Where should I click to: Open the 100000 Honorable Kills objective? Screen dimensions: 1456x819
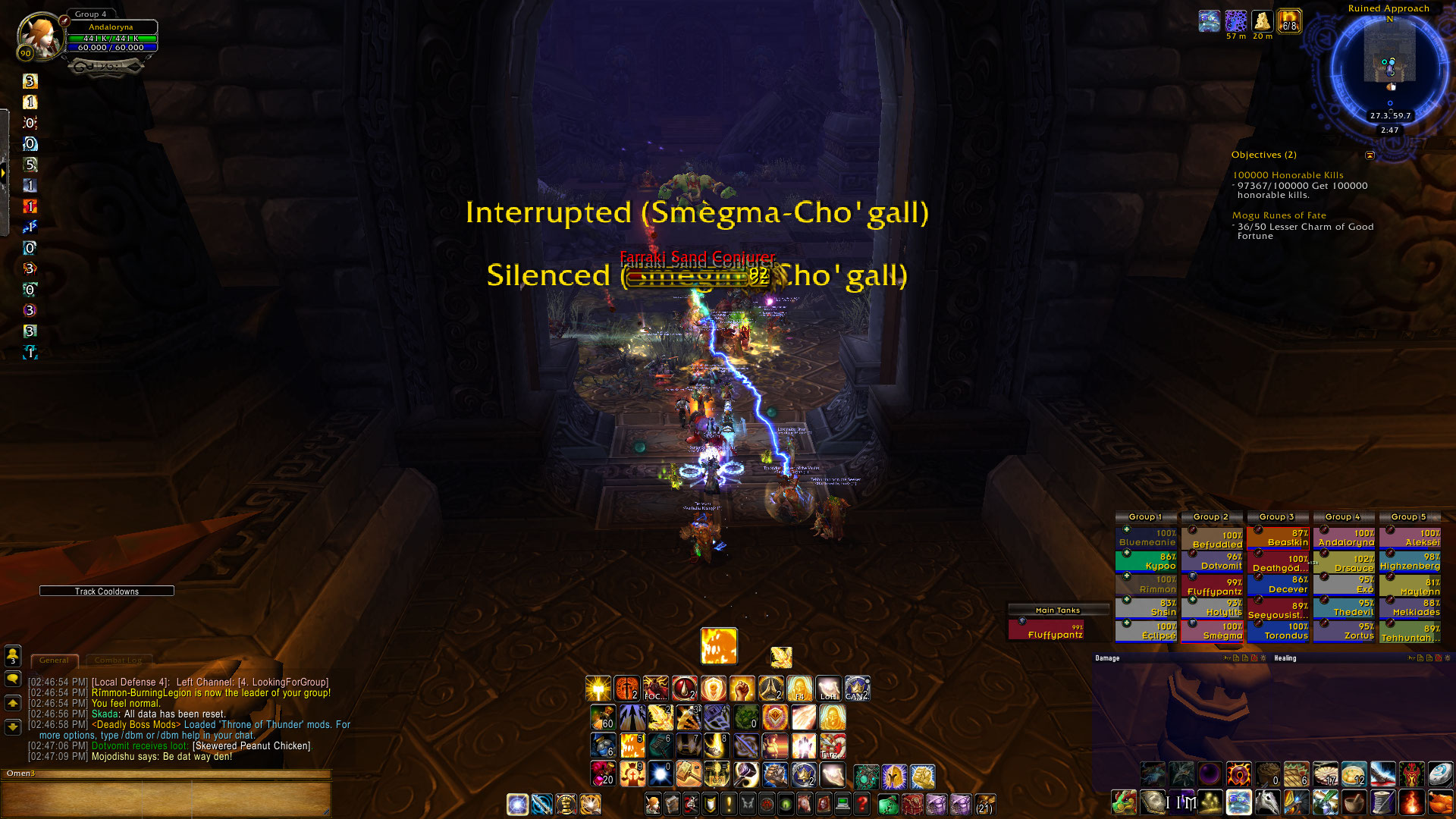(1288, 175)
